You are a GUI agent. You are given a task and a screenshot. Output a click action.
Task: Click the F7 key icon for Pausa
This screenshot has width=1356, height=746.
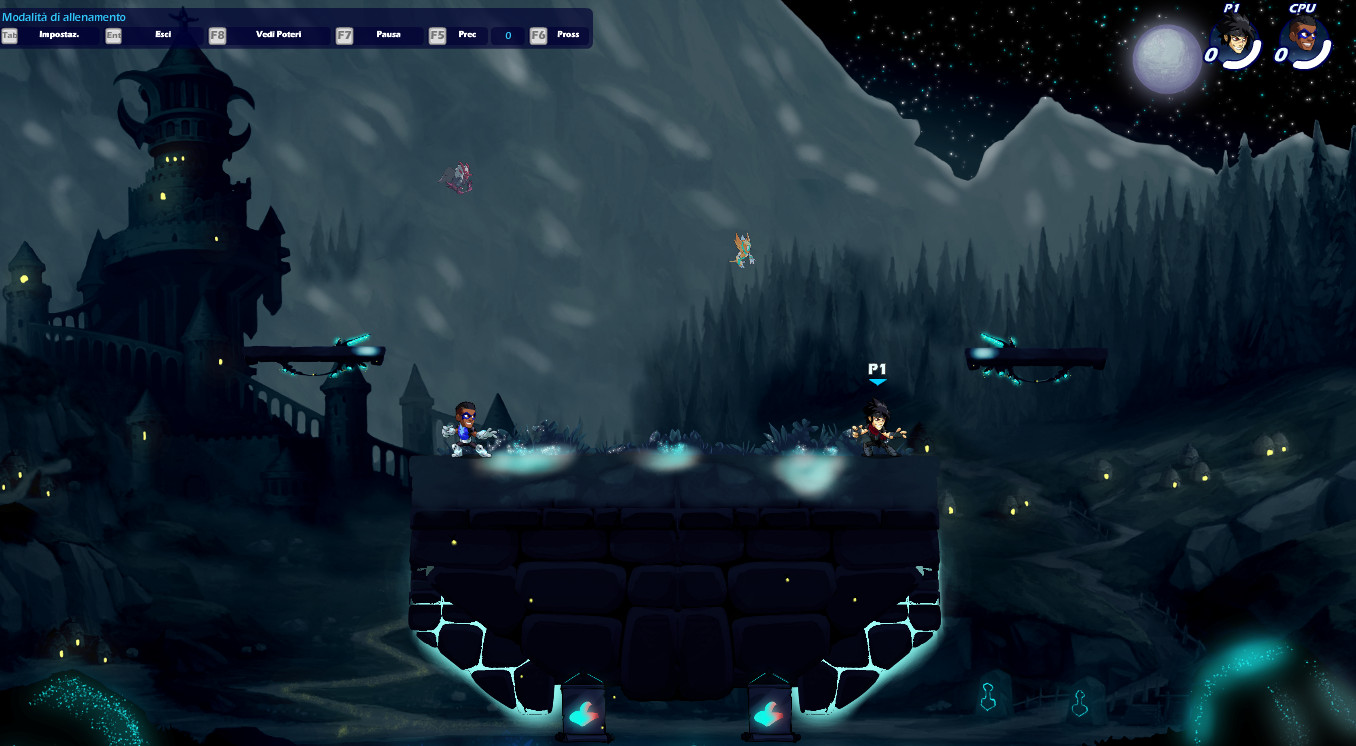point(345,35)
